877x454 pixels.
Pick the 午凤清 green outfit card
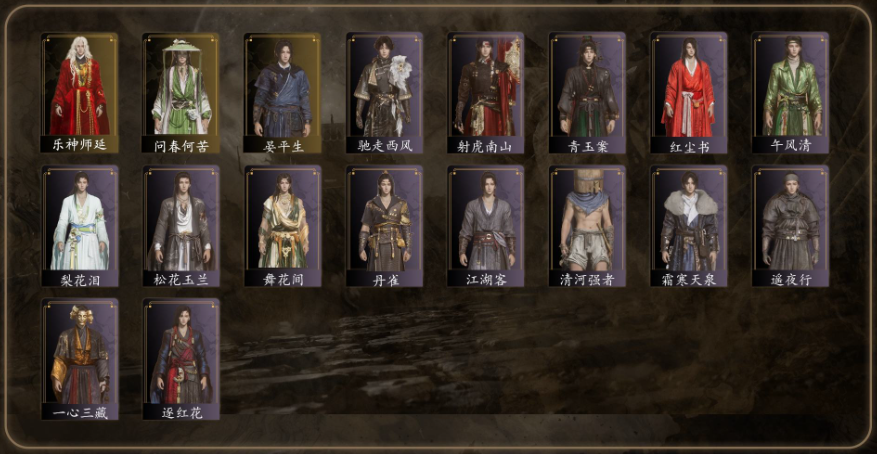click(x=791, y=93)
